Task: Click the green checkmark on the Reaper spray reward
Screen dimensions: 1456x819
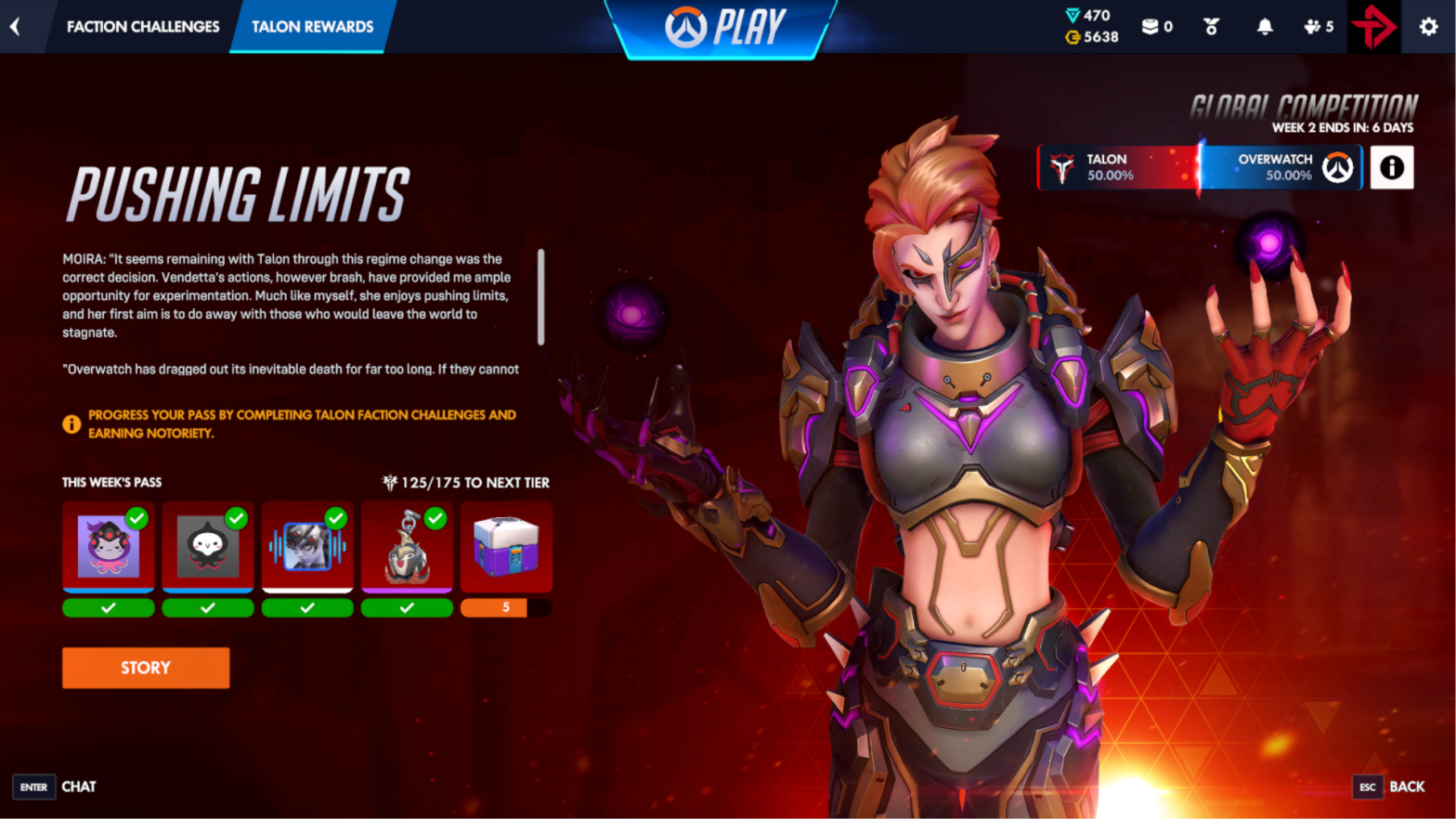Action: pos(237,519)
